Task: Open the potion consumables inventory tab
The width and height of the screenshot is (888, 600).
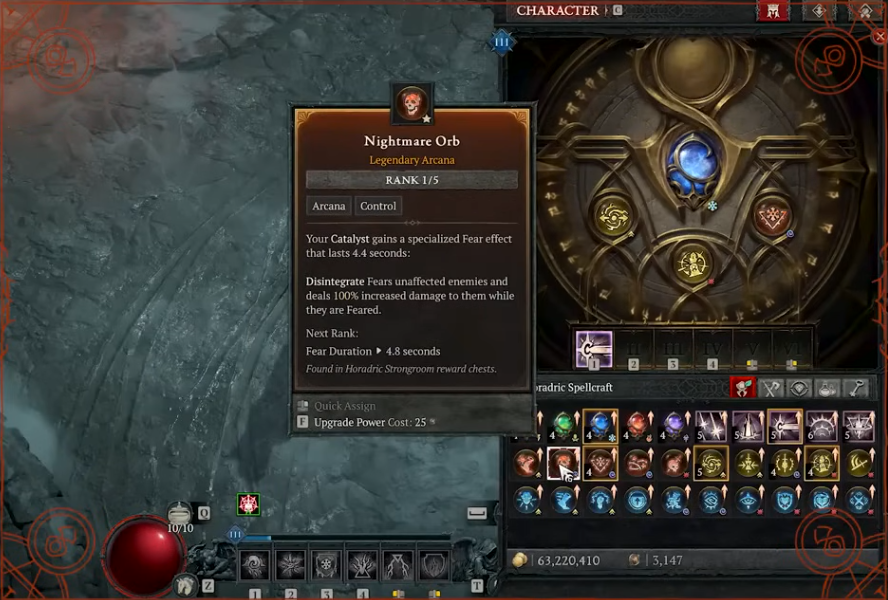Action: (x=829, y=388)
